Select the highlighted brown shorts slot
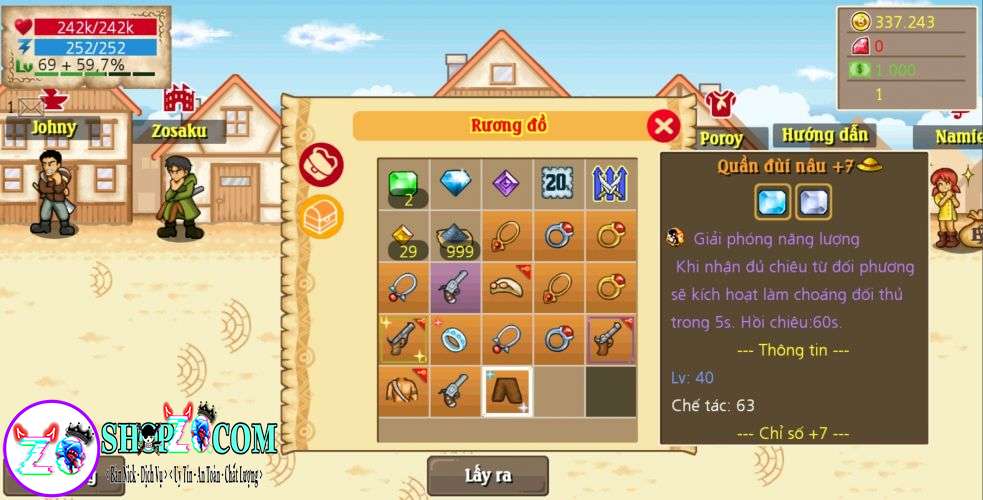 [x=507, y=391]
